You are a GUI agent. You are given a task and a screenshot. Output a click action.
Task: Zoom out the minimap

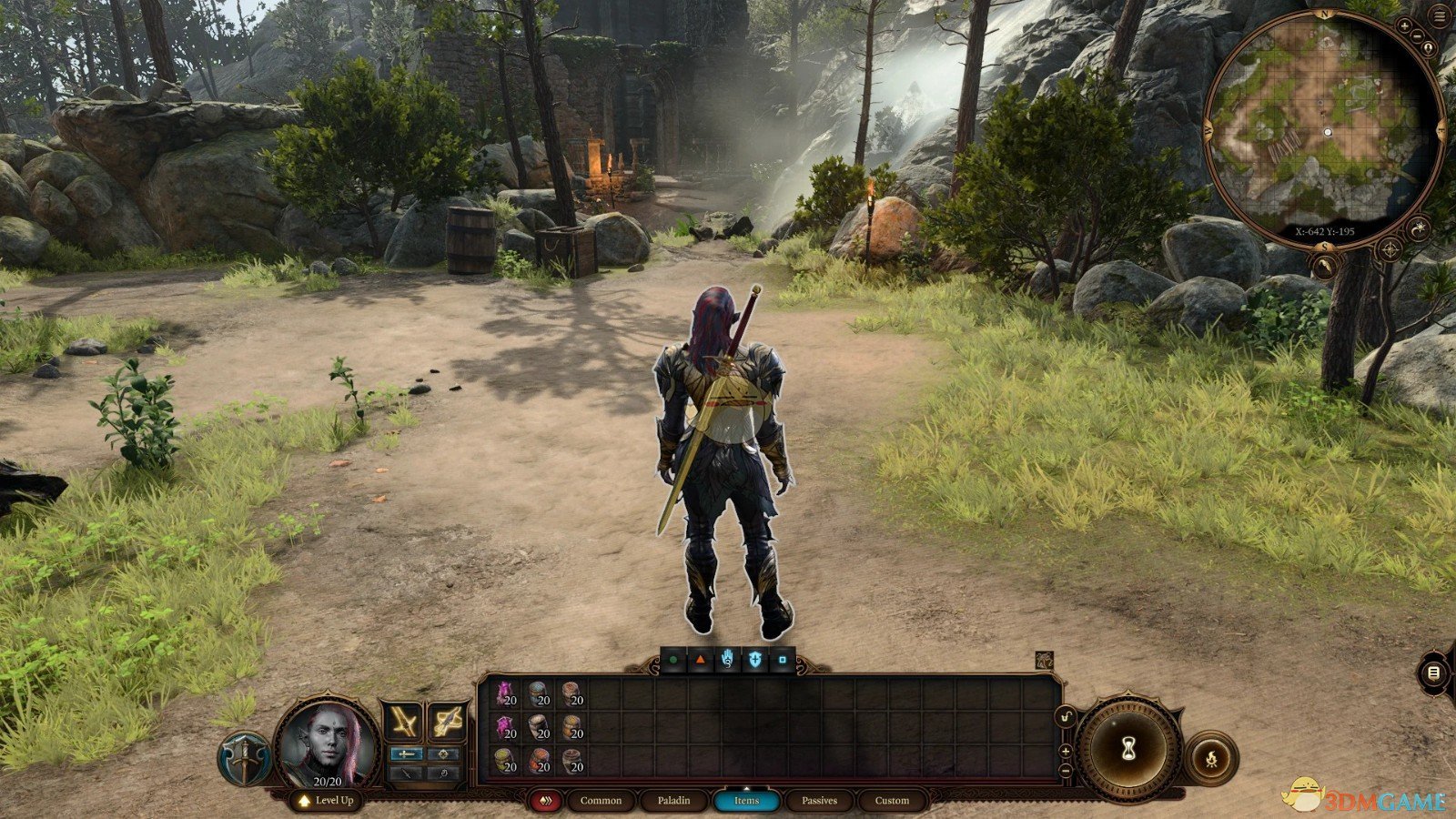coord(1418,36)
